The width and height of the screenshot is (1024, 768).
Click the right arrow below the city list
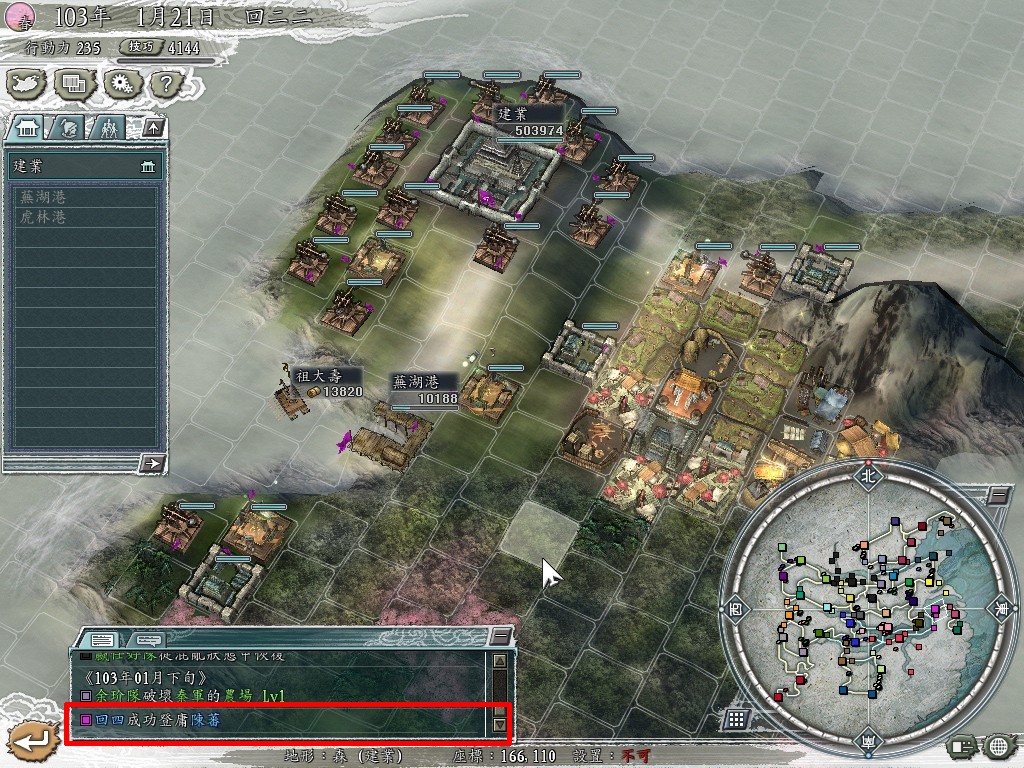pos(152,463)
